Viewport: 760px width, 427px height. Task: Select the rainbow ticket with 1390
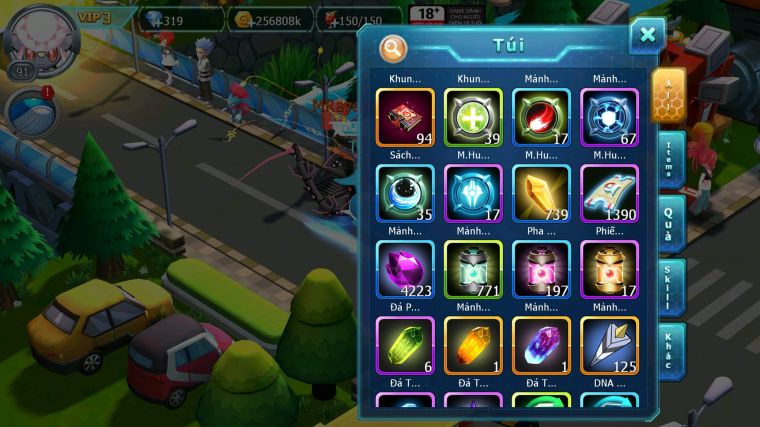coord(609,194)
